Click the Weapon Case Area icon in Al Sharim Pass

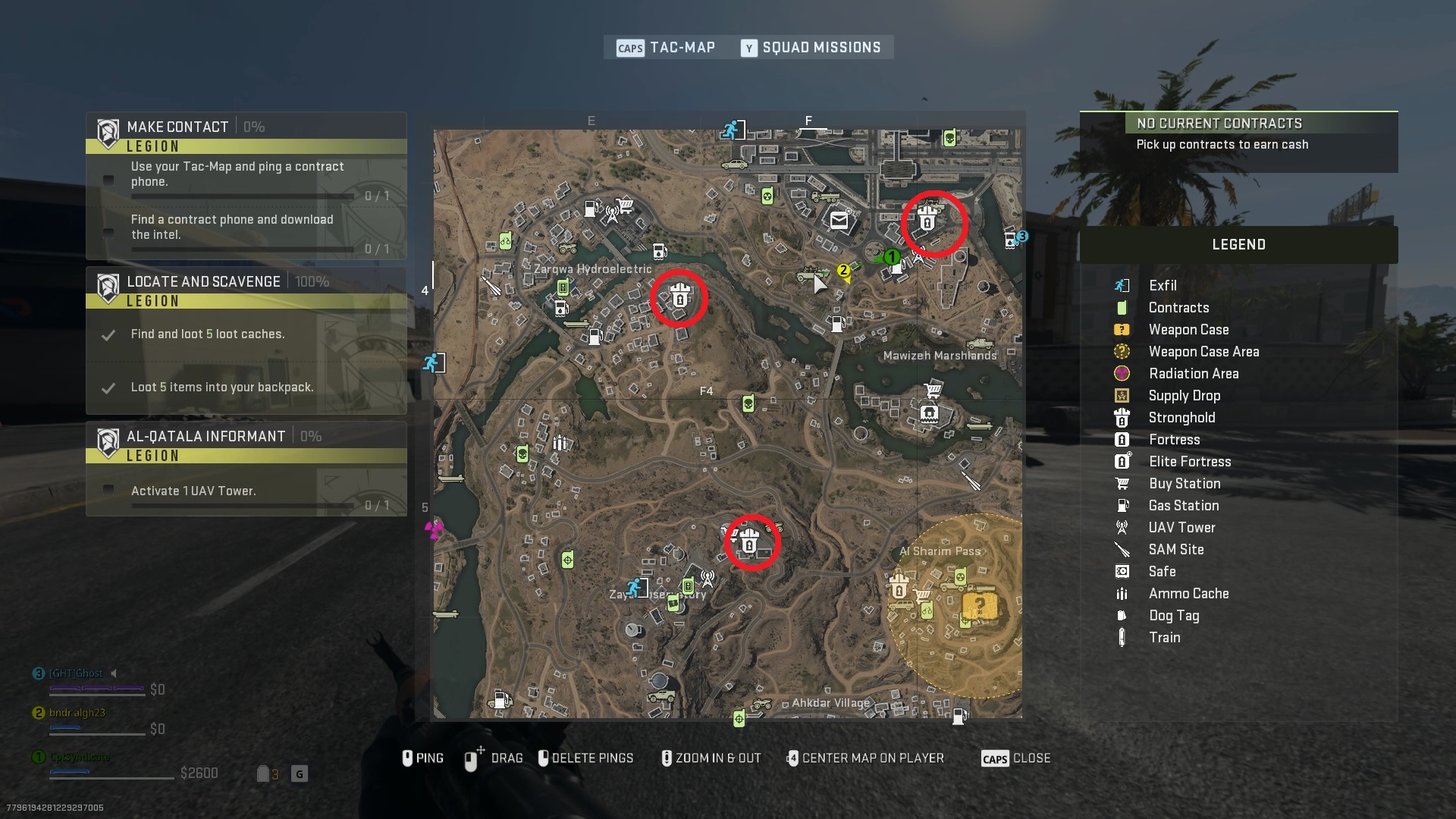point(981,604)
